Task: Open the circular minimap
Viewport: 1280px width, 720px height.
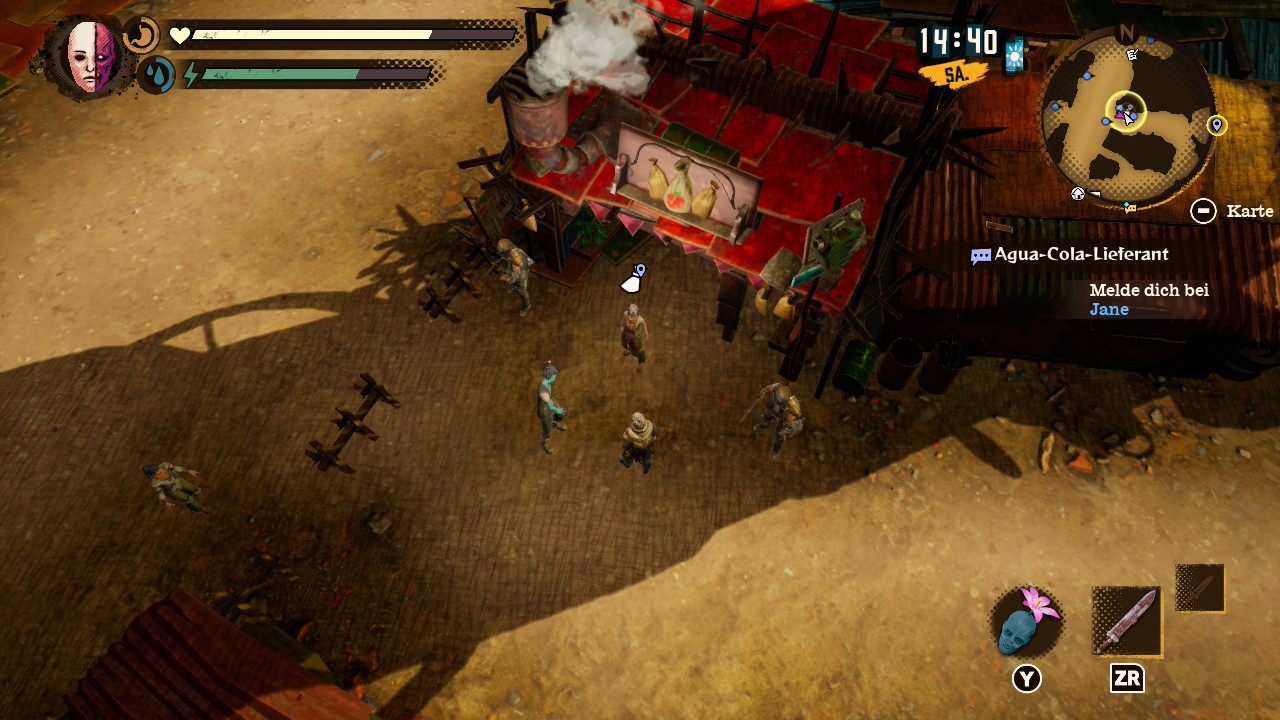Action: click(1128, 118)
